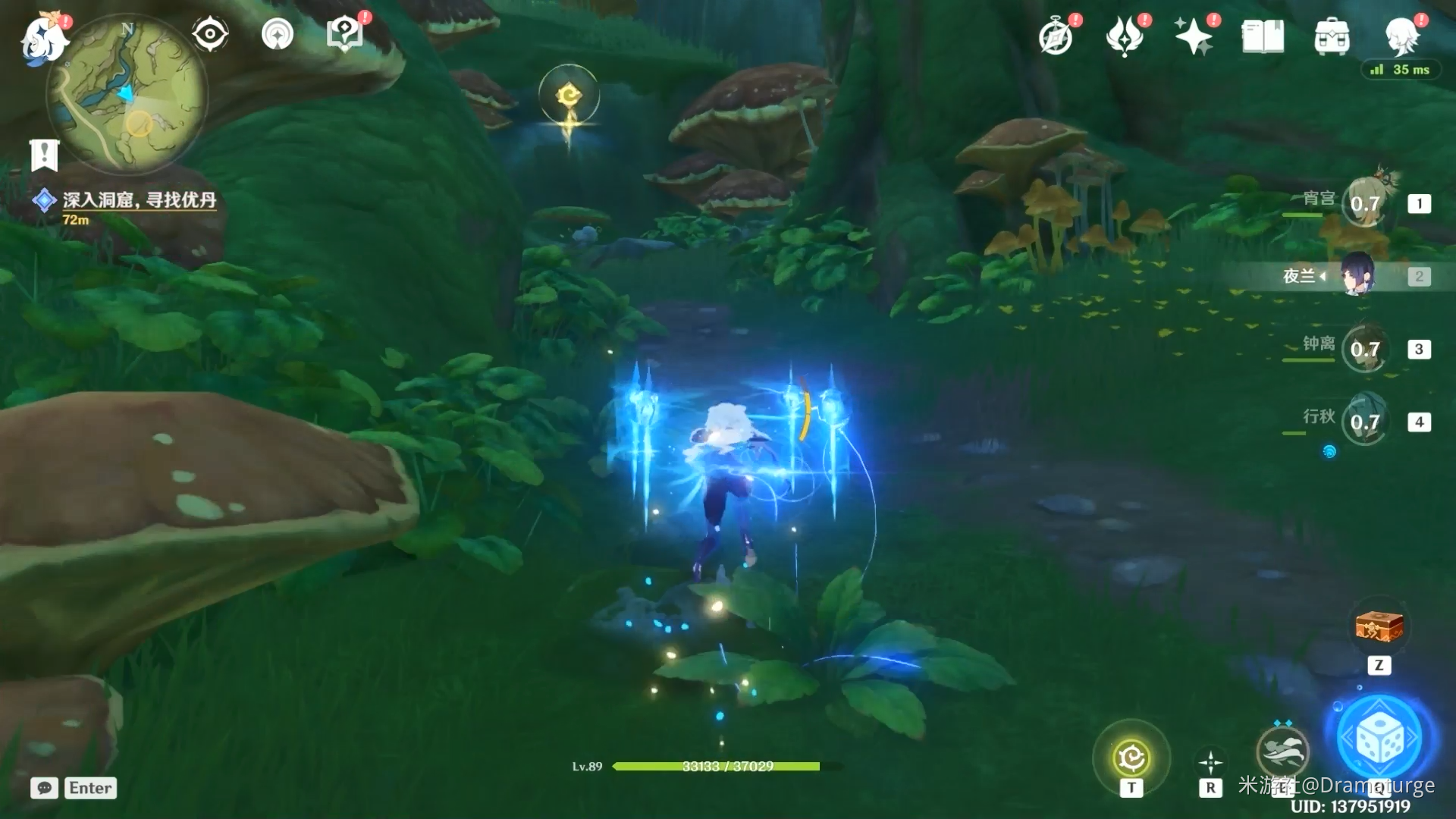Open the Wish star icon
Screen dimensions: 1456x819
1193,36
